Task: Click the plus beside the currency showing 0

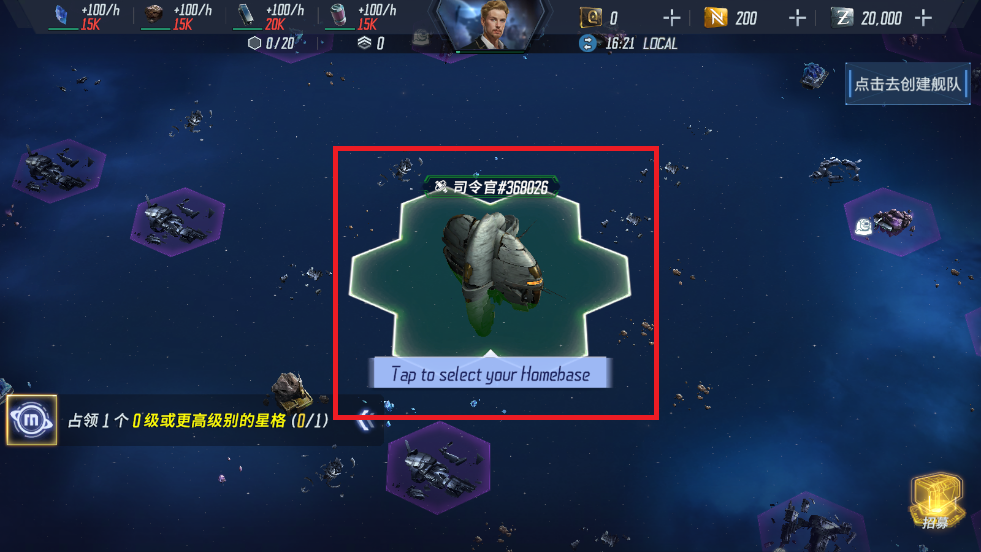Action: point(671,18)
